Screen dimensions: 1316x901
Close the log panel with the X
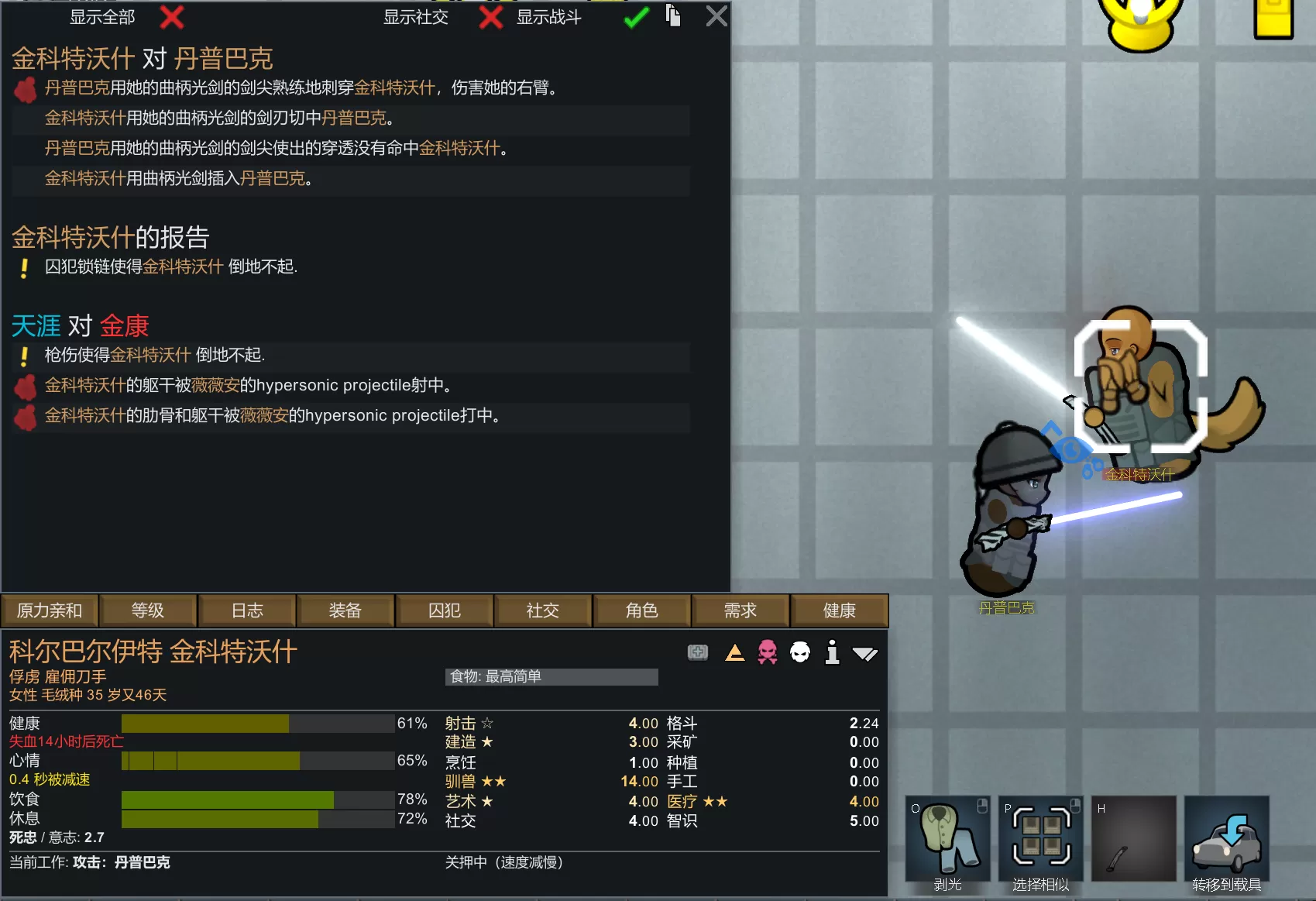716,16
